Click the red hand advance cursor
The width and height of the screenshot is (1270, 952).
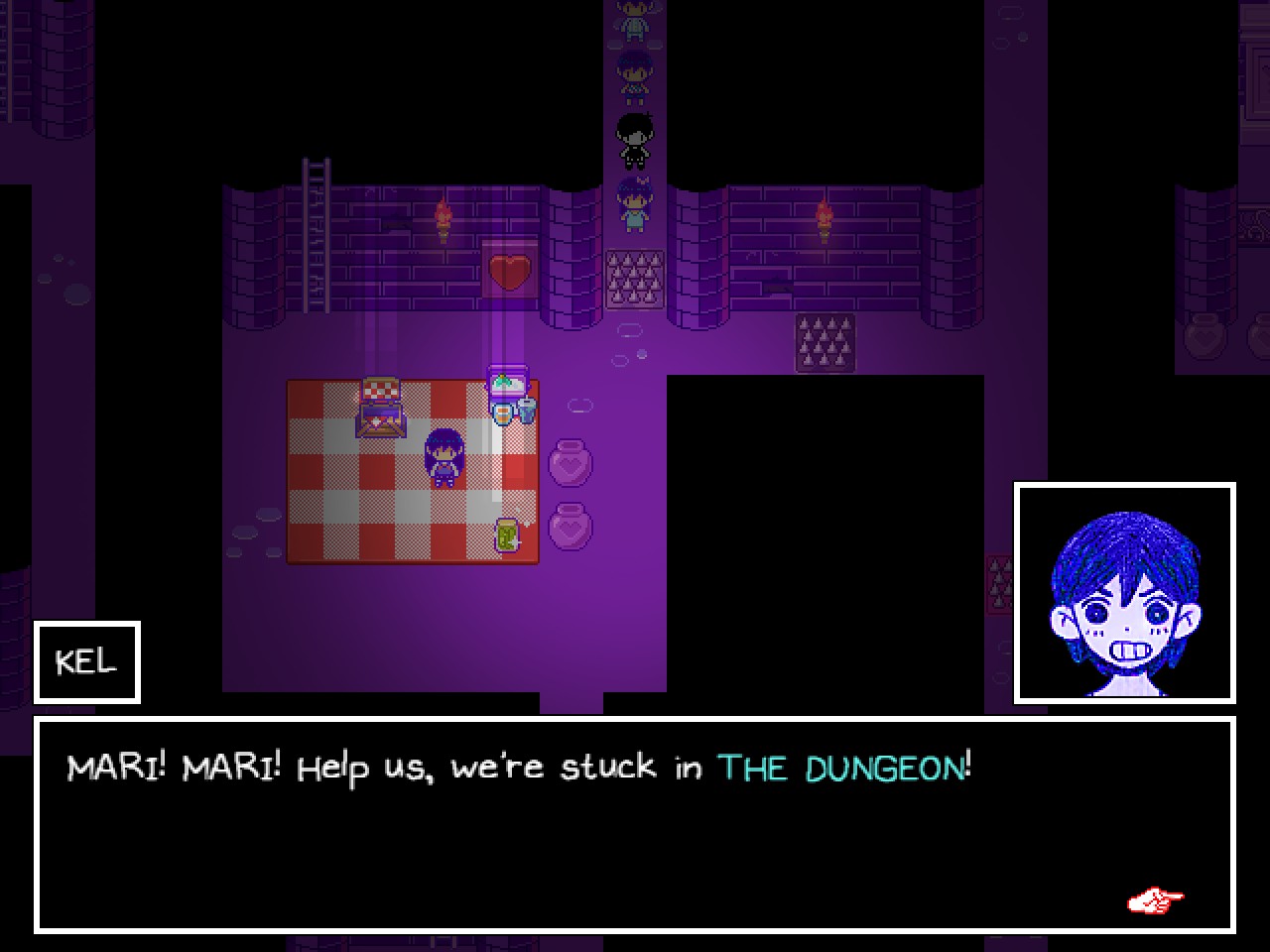click(1153, 900)
